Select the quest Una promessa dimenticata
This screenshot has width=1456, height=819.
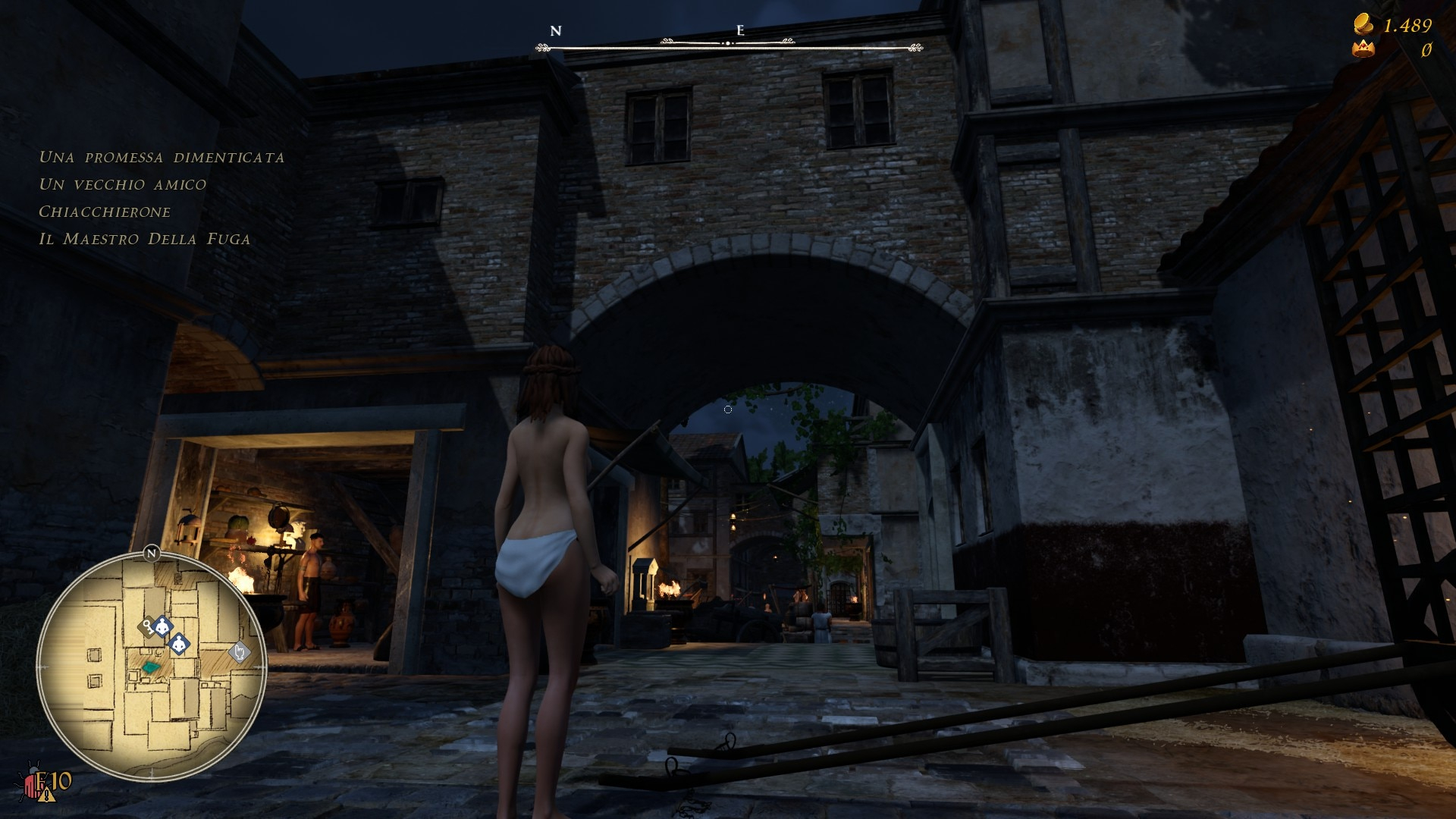[x=162, y=158]
